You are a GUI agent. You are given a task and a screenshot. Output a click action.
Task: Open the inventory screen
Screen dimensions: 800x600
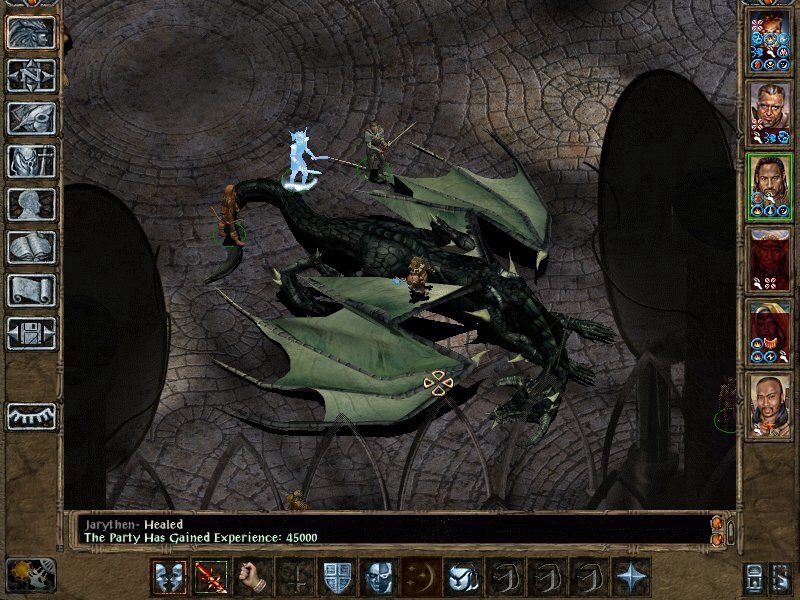(32, 161)
